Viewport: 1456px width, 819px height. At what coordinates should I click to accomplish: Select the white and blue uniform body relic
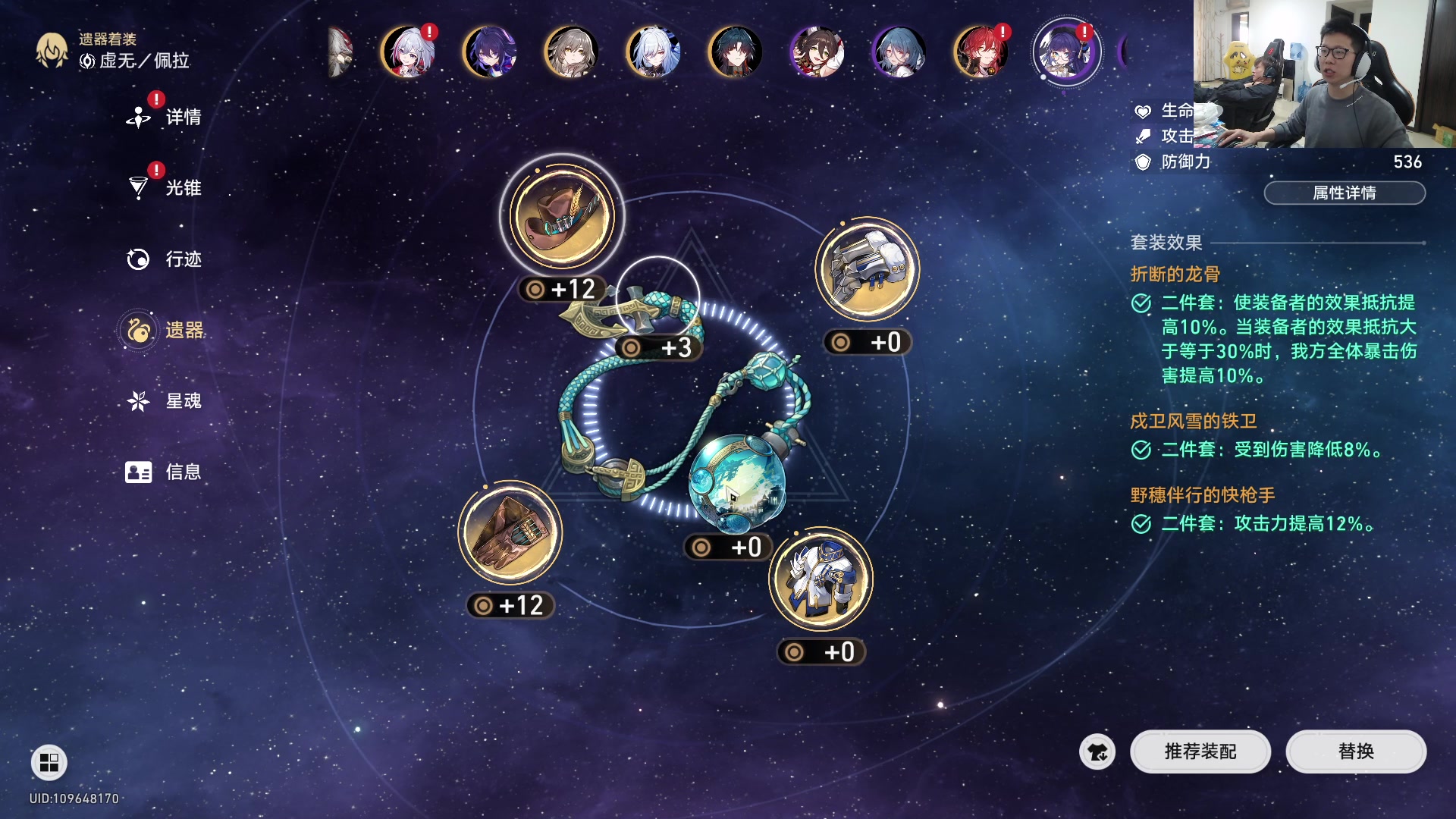821,580
